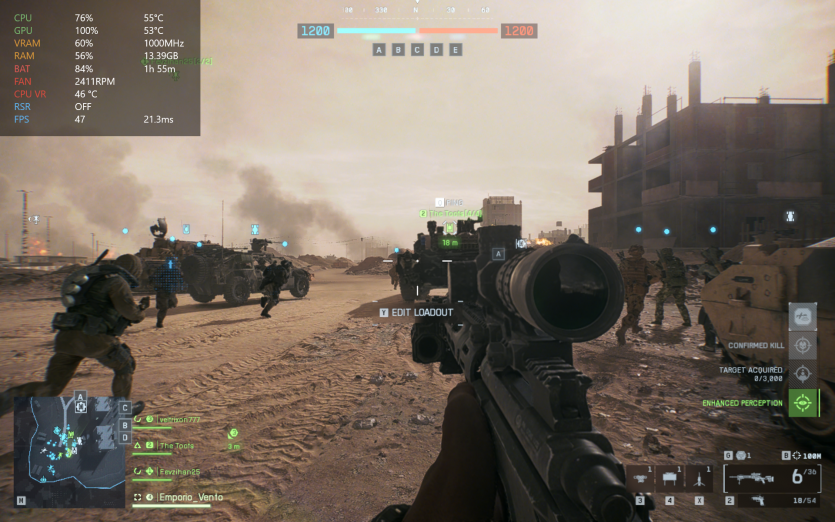Select the supply crate gadget slot
Screen dimensions: 835x522
point(669,478)
